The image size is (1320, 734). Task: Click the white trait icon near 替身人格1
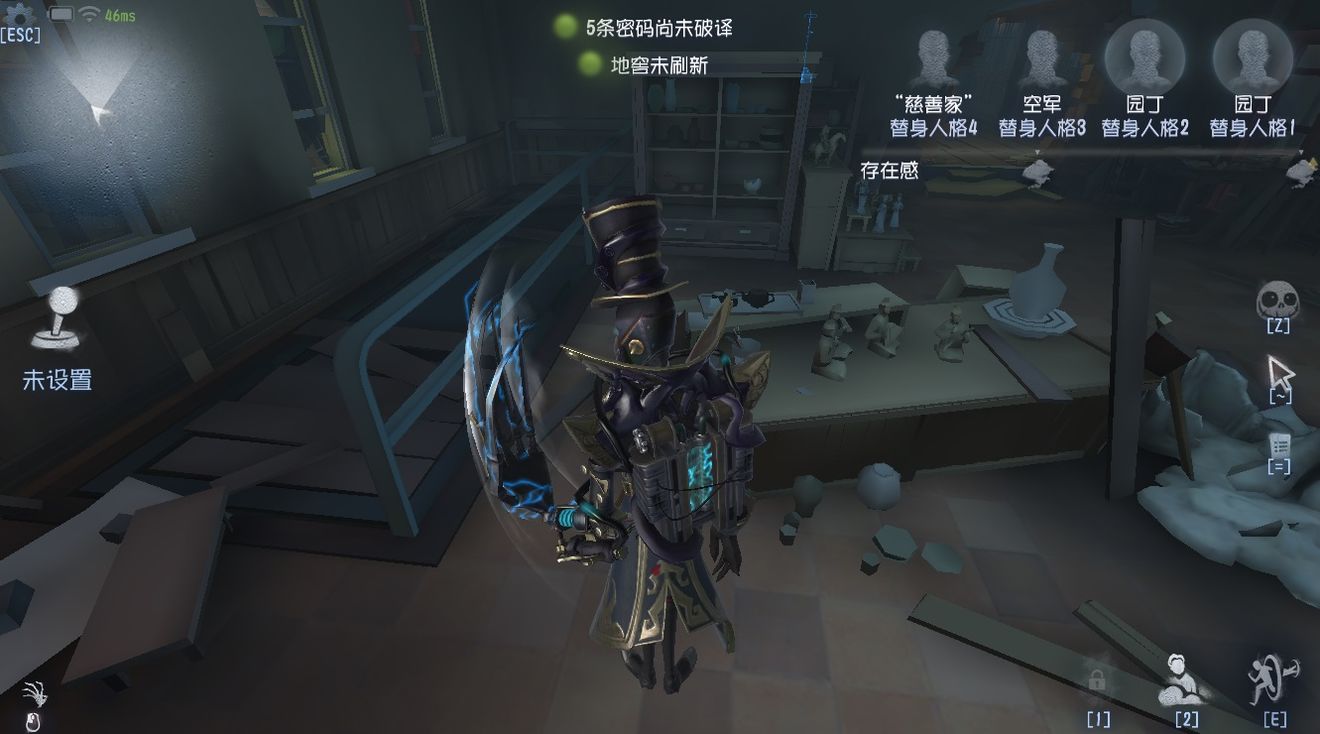click(1301, 173)
